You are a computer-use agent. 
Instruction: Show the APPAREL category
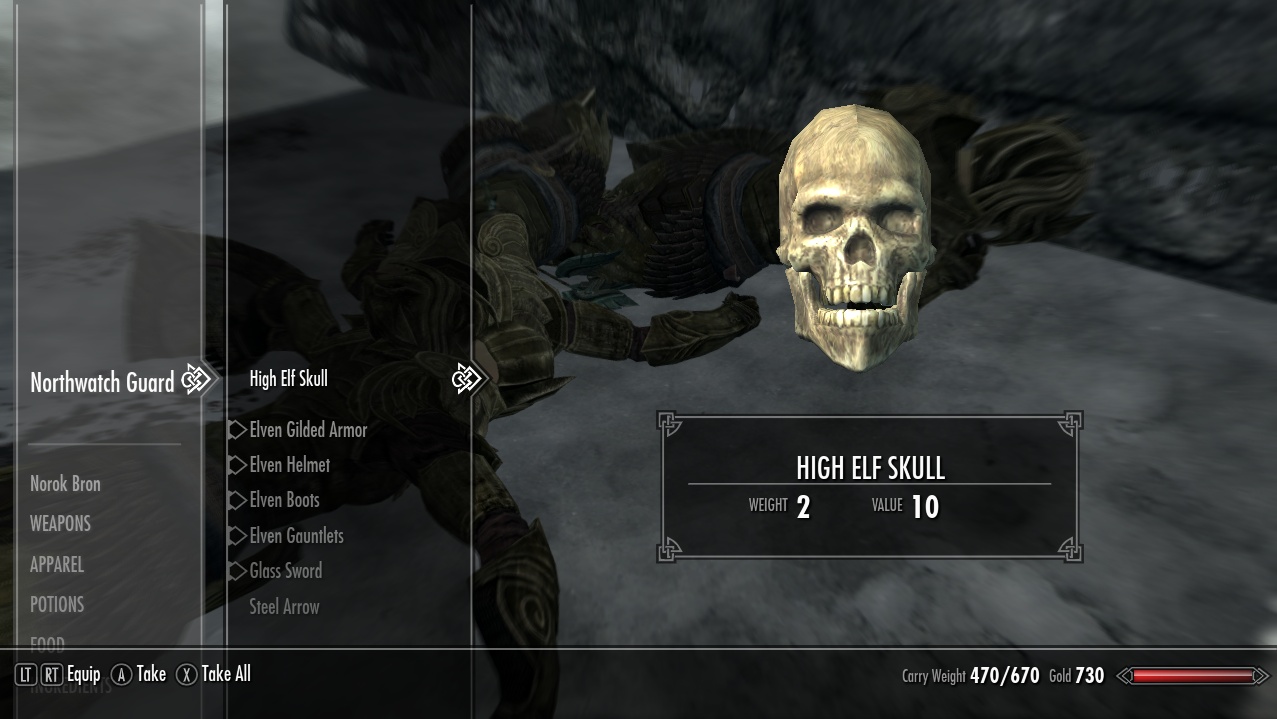[x=57, y=565]
